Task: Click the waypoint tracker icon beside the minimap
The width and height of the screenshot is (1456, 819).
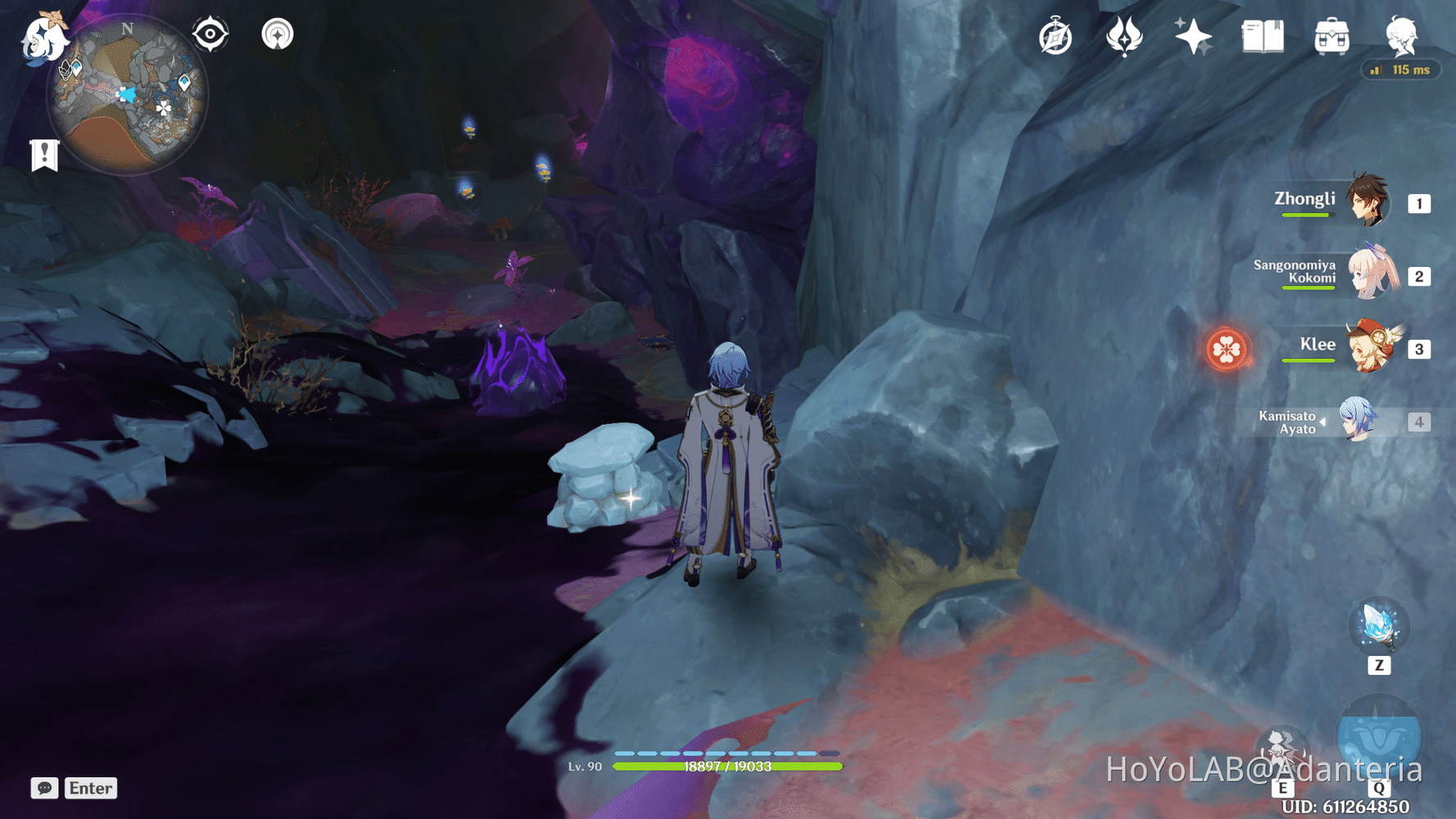Action: (279, 34)
